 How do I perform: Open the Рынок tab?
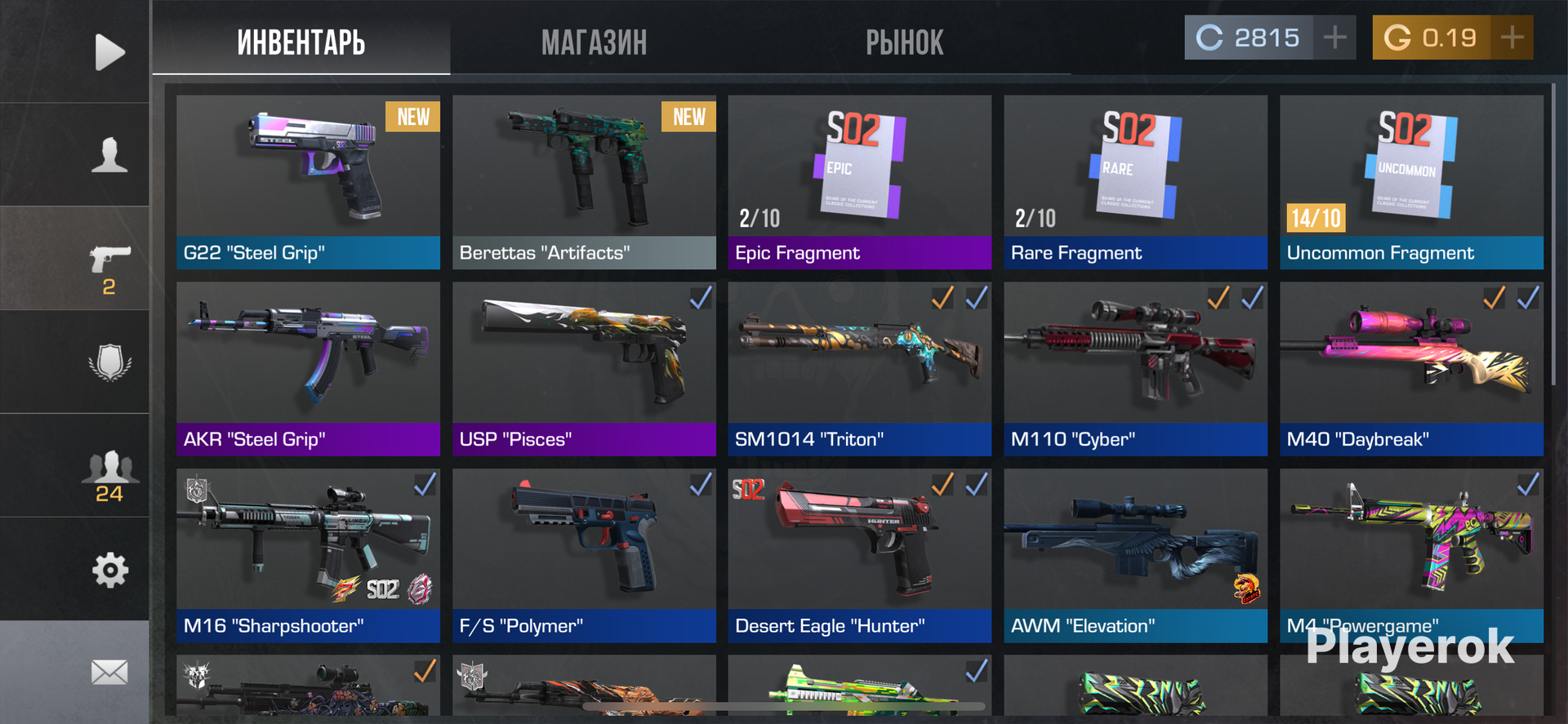[x=904, y=42]
